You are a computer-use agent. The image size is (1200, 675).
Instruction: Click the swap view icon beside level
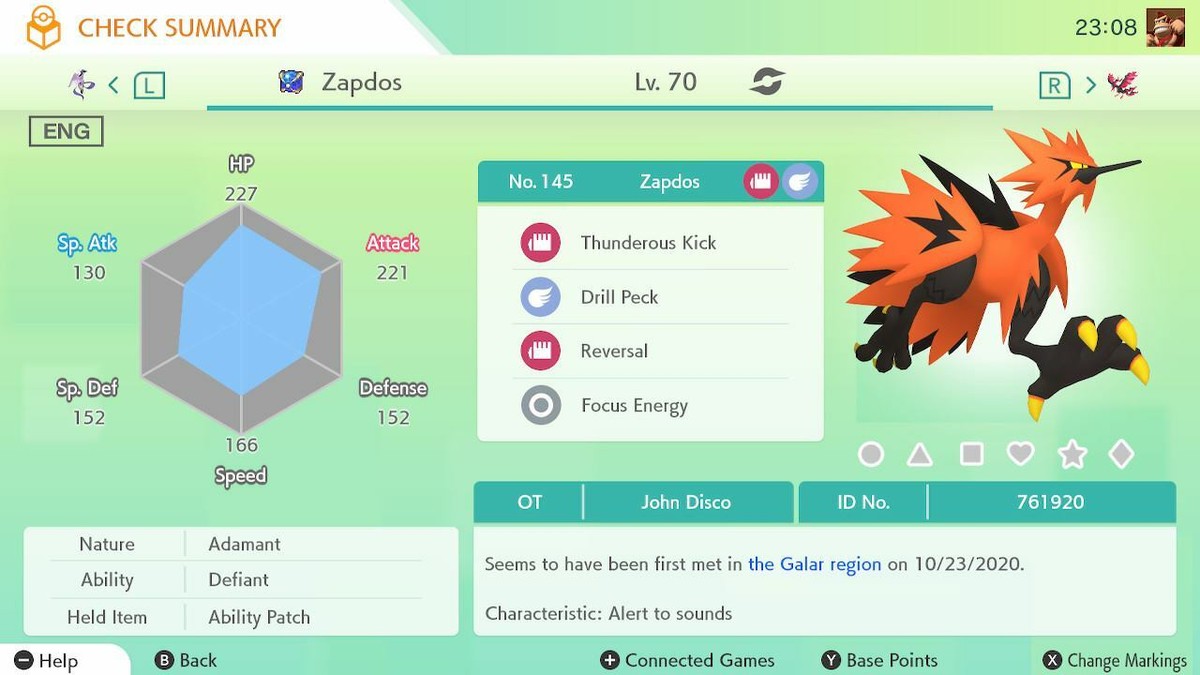[x=767, y=82]
